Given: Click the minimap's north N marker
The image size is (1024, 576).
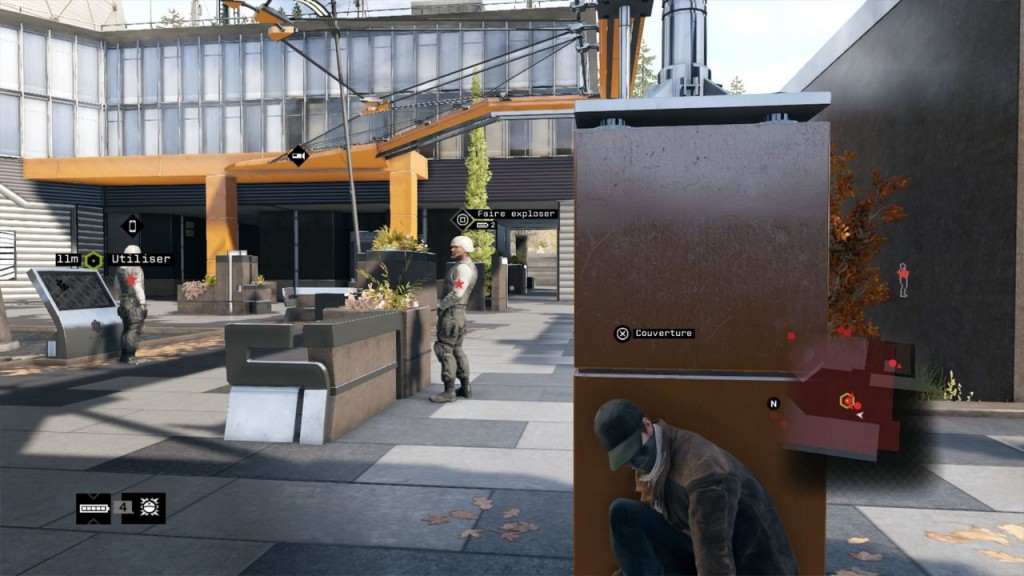Looking at the screenshot, I should (x=773, y=404).
